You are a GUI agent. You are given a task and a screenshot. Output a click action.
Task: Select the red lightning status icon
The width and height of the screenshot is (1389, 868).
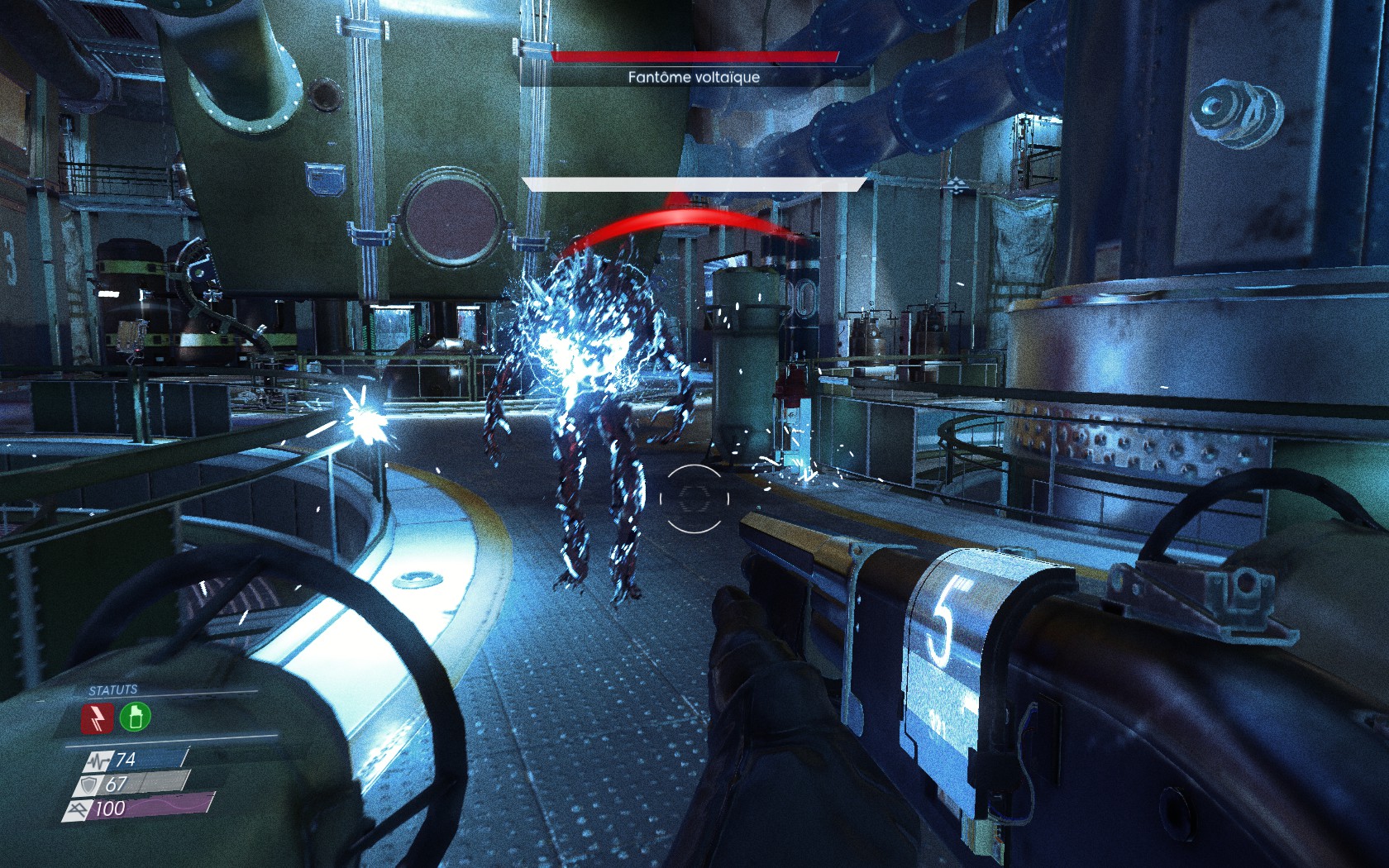97,718
